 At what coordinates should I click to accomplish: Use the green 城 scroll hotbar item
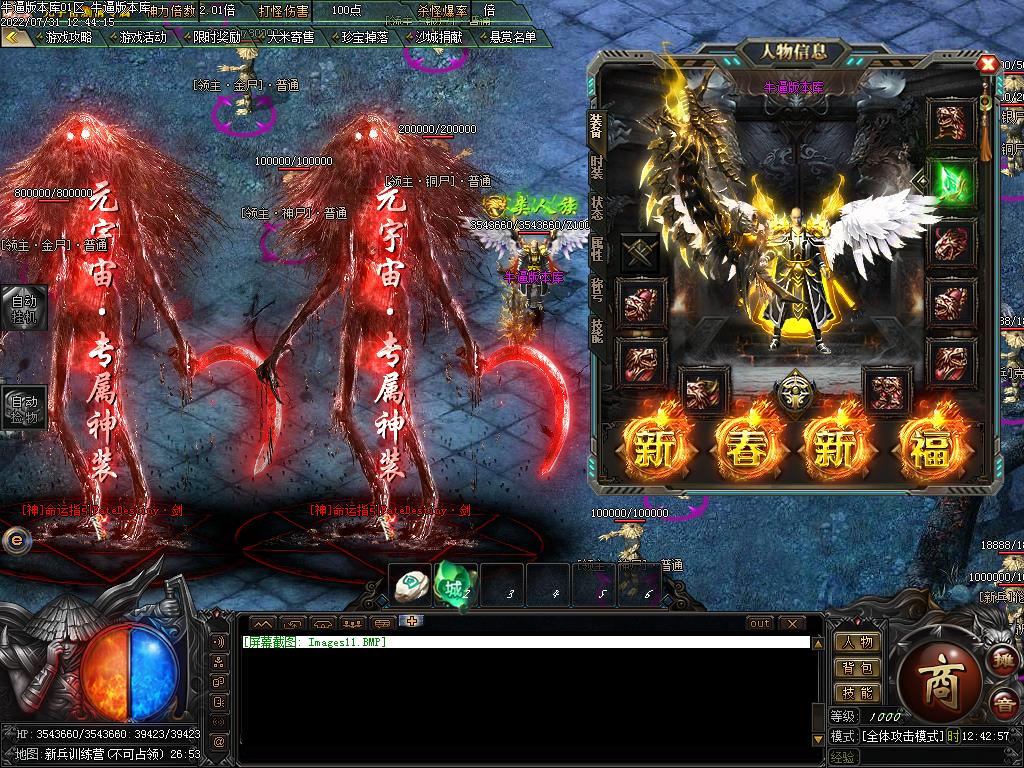coord(453,585)
